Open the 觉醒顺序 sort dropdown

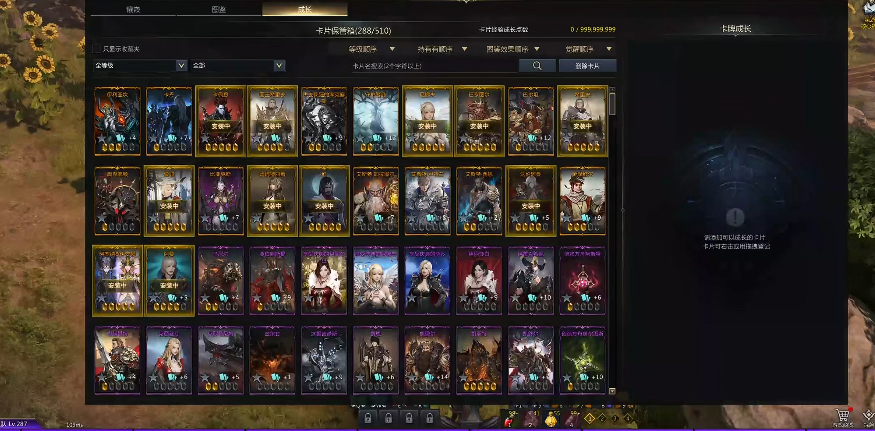590,48
